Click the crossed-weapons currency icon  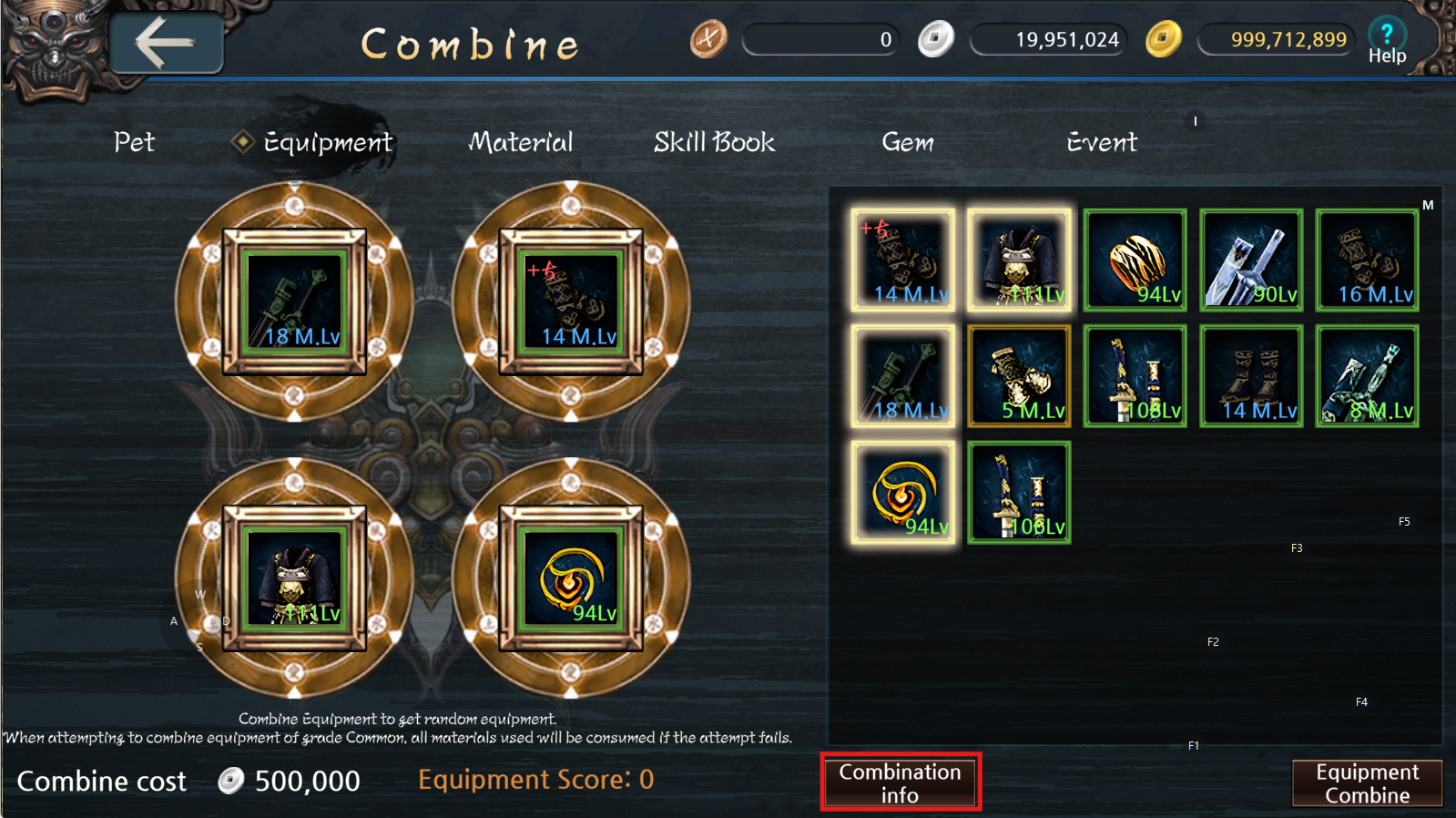(x=708, y=39)
